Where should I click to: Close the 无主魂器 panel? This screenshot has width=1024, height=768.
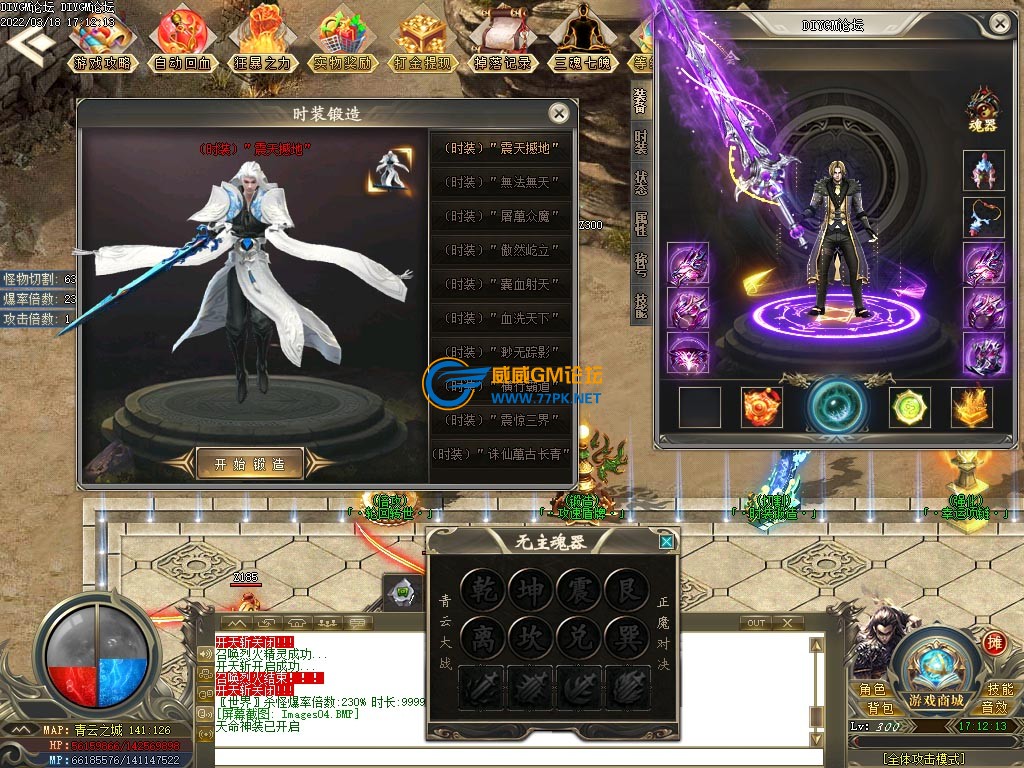point(666,542)
